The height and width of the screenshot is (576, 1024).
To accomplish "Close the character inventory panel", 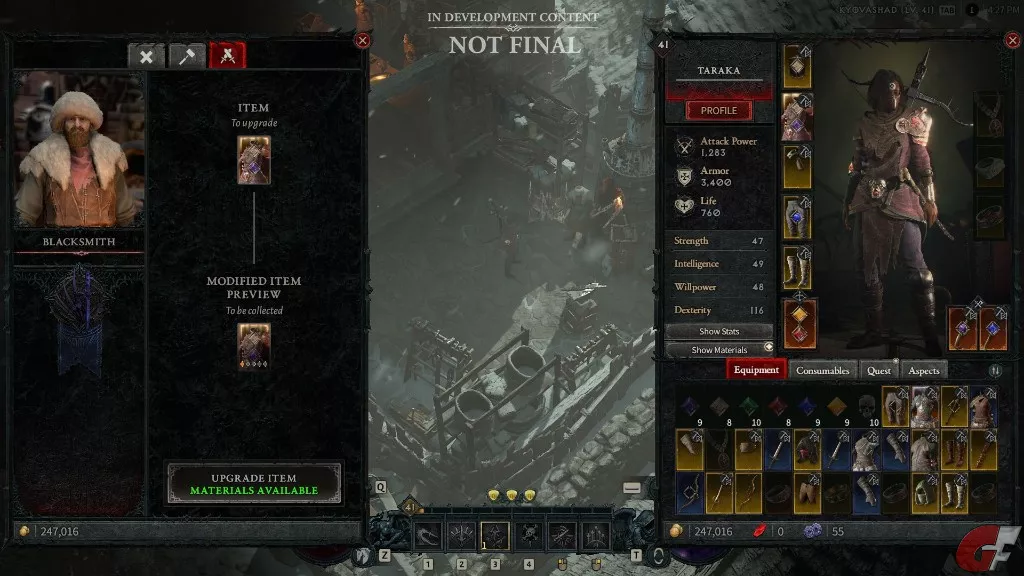I will [1010, 41].
